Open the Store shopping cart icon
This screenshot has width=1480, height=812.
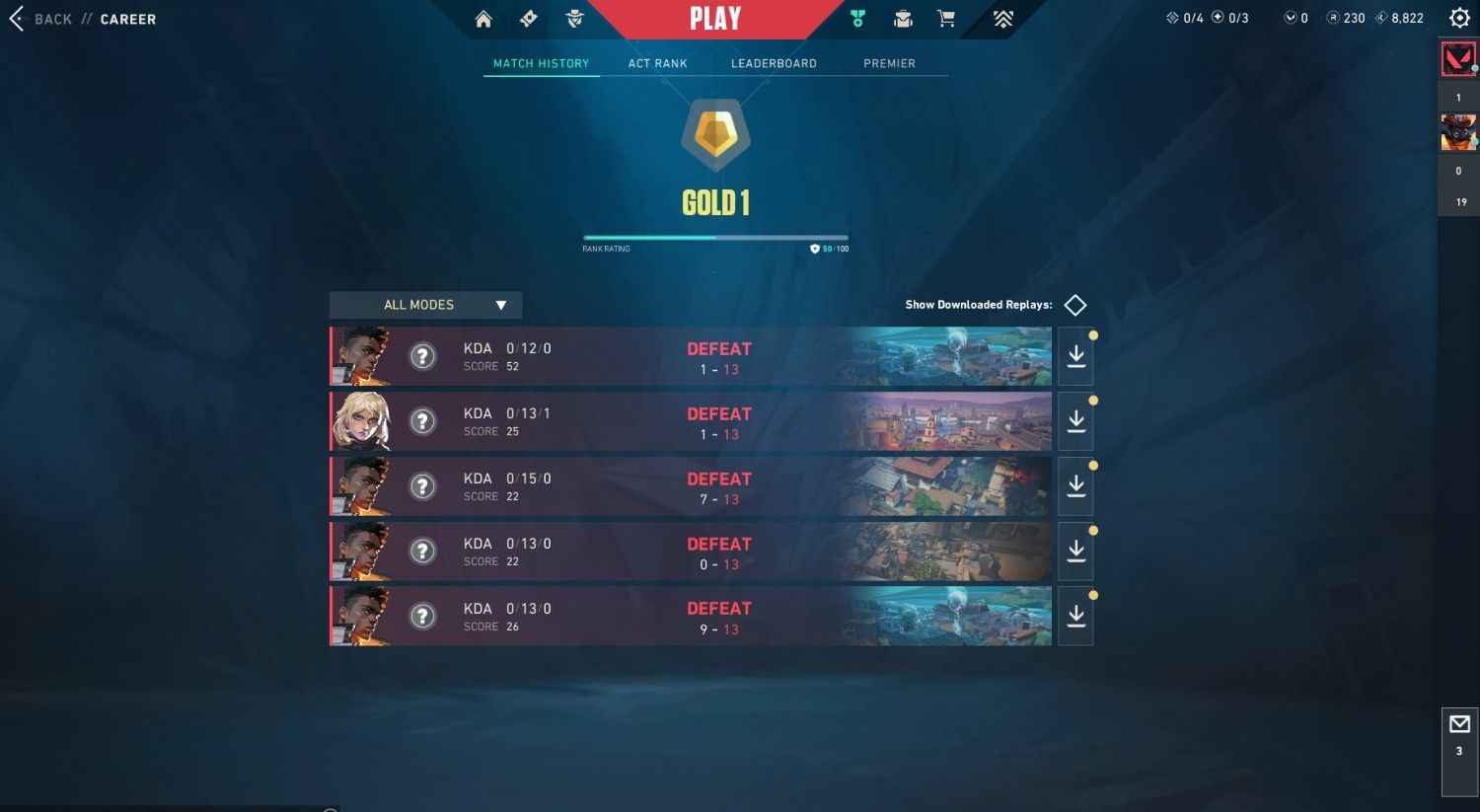coord(945,18)
